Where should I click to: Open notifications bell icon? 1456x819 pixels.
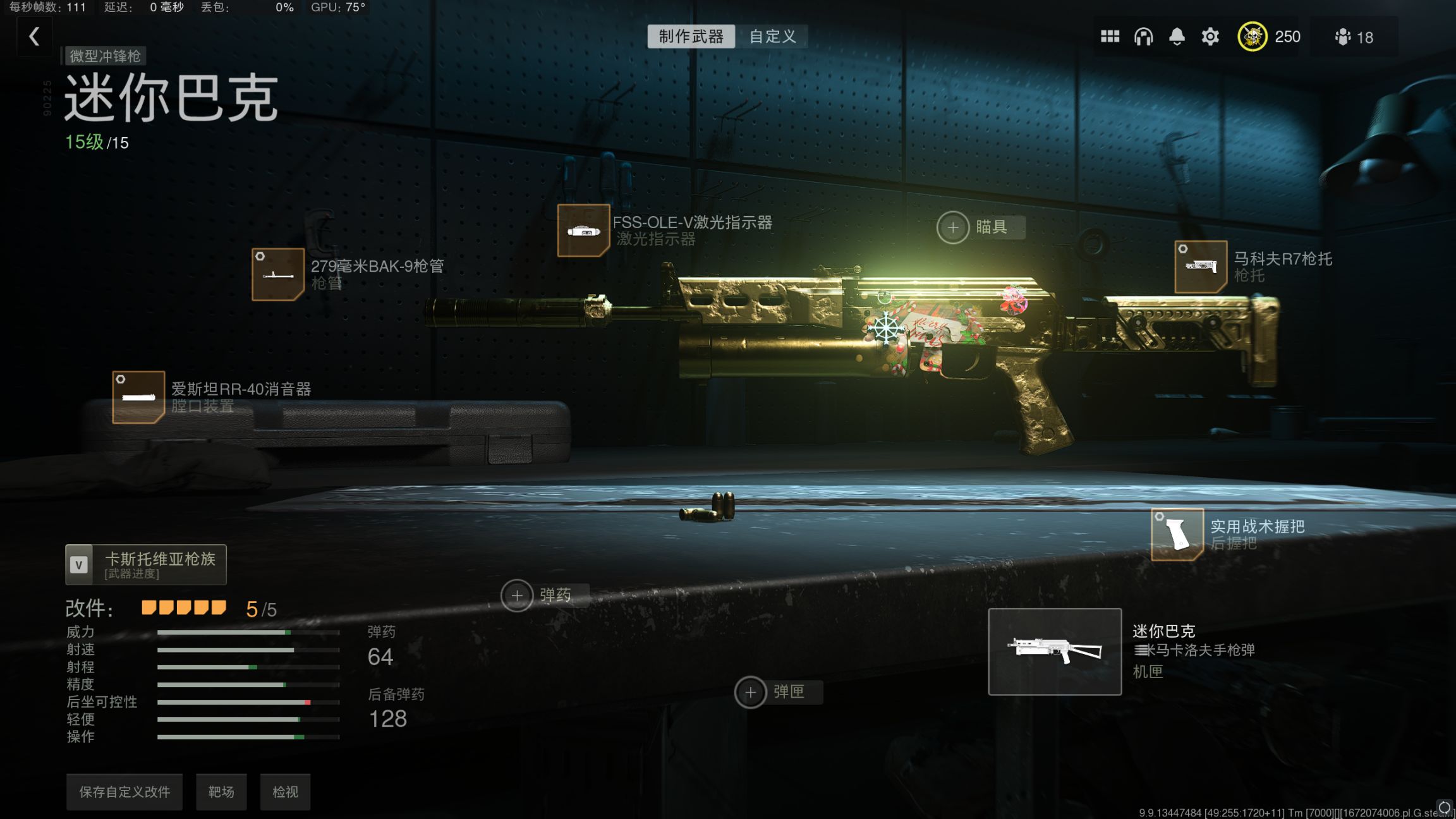click(x=1177, y=37)
